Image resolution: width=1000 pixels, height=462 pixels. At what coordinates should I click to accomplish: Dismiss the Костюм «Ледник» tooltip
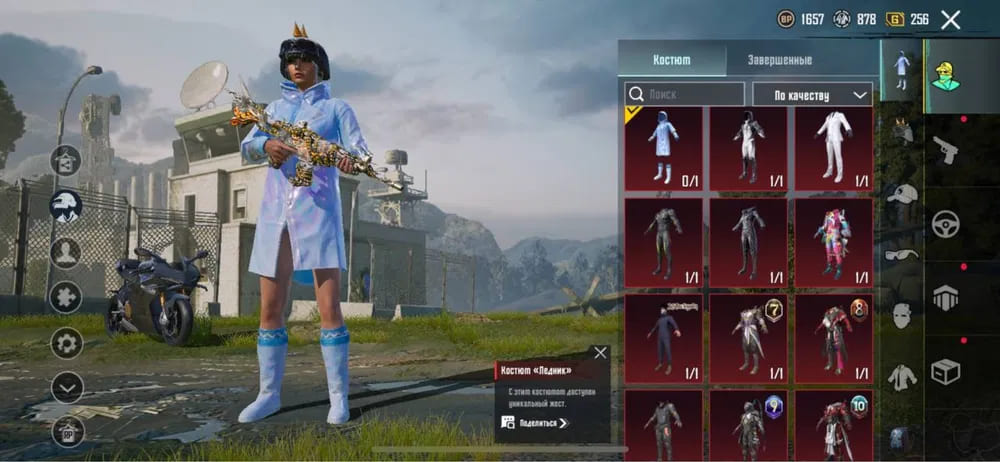(599, 352)
